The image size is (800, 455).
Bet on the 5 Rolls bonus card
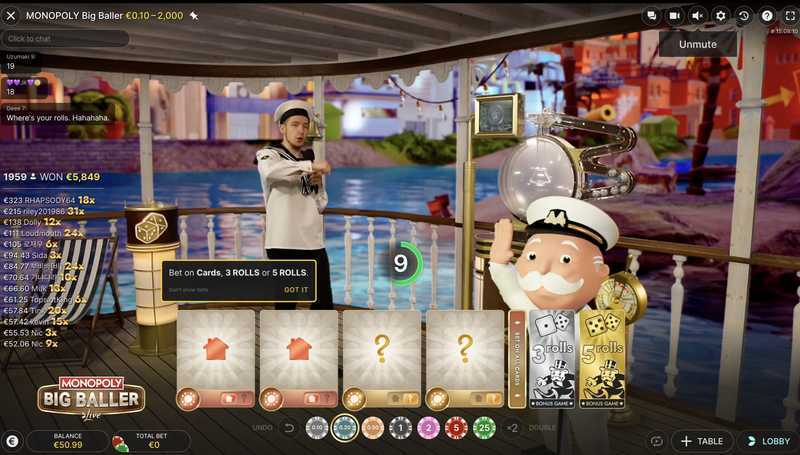coord(602,359)
